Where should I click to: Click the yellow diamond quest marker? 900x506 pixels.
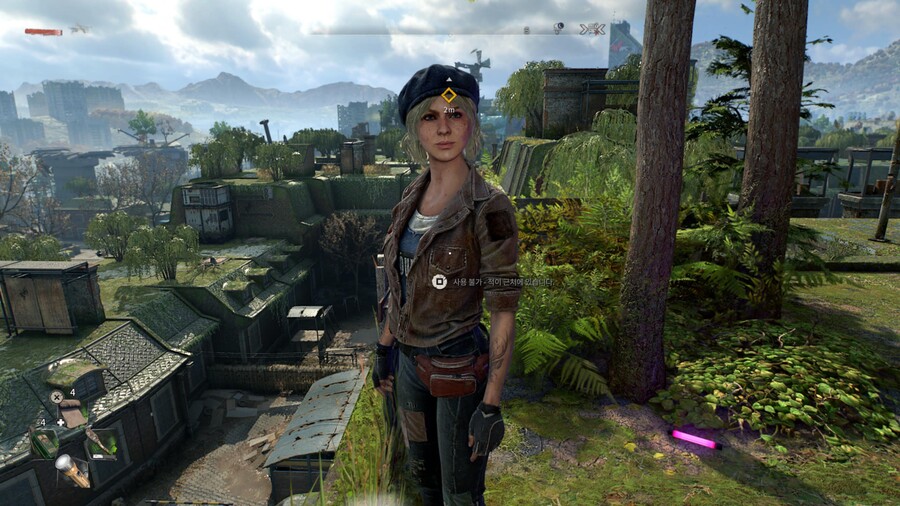449,95
